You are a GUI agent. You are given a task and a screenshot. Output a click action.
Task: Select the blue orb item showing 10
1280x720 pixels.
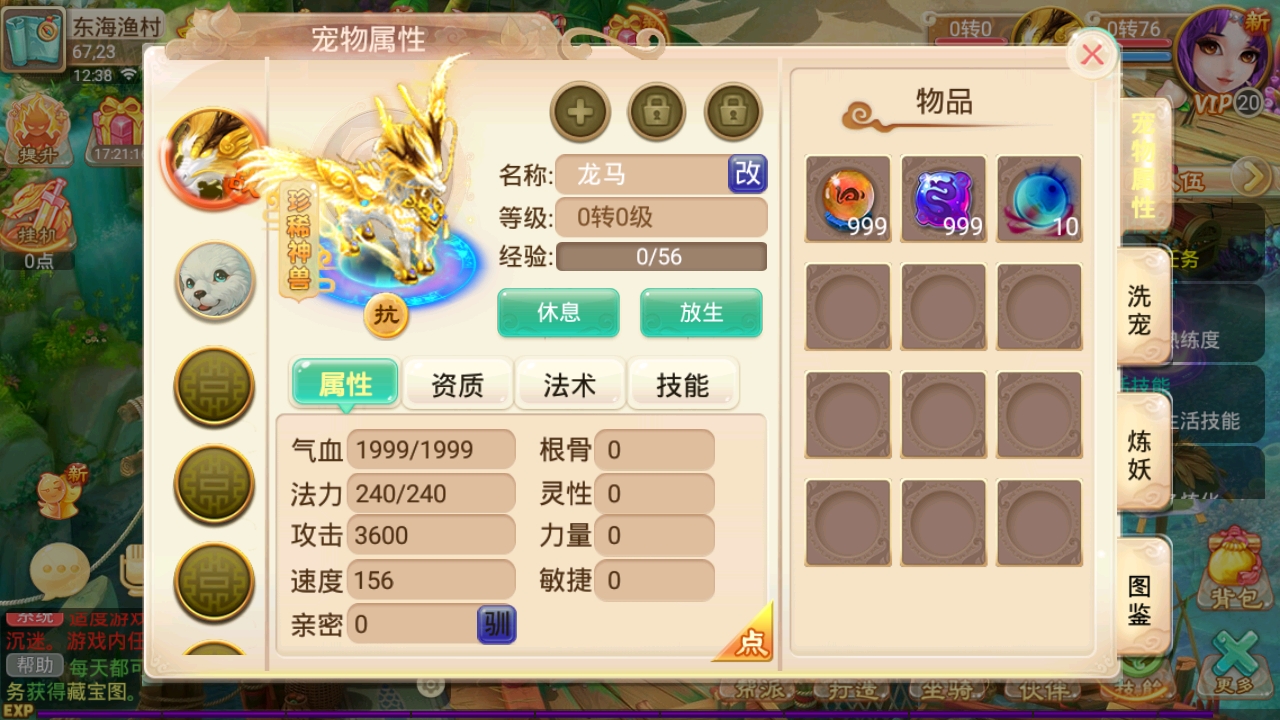tap(1038, 197)
